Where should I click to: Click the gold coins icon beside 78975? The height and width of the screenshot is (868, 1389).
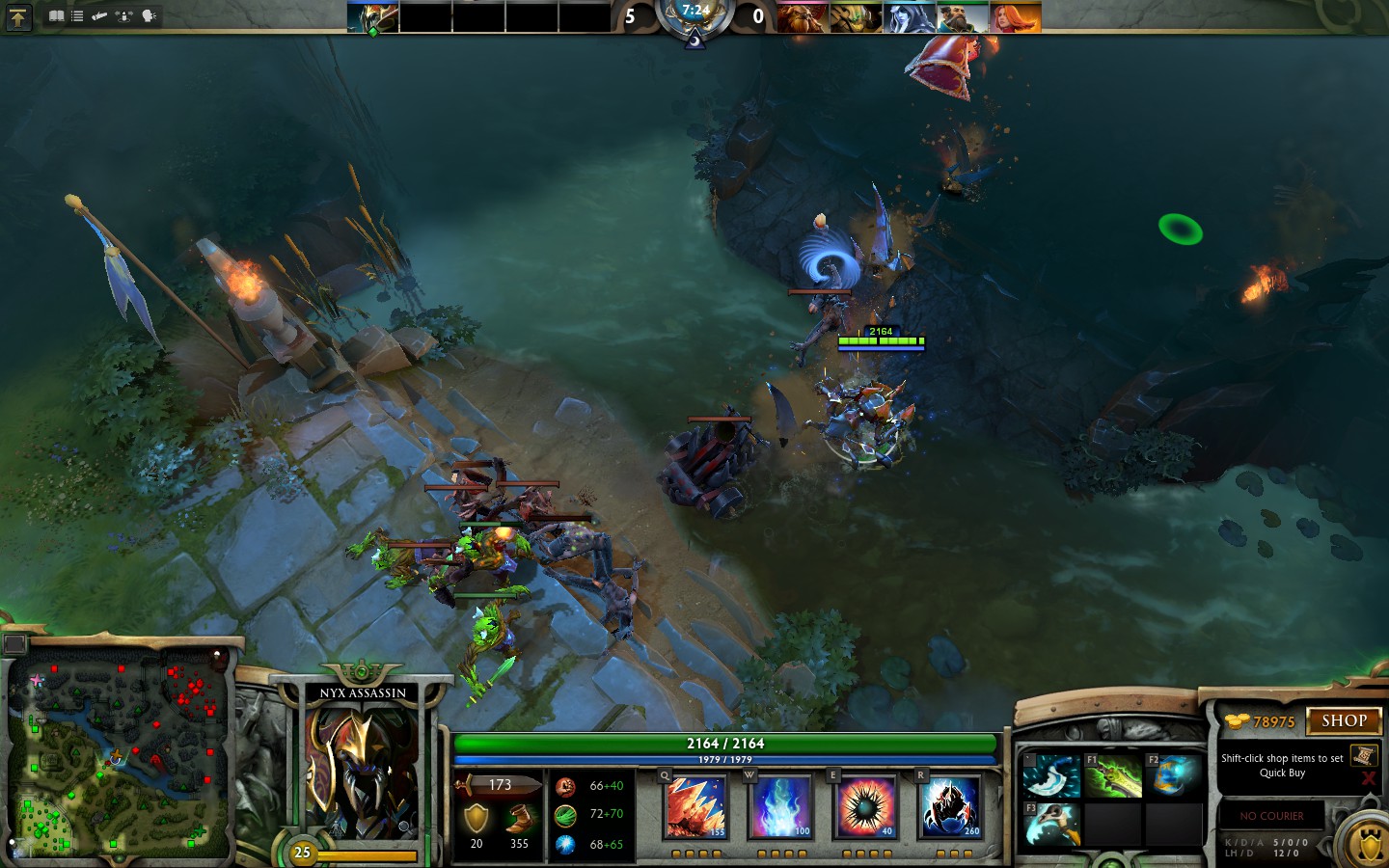[x=1239, y=720]
